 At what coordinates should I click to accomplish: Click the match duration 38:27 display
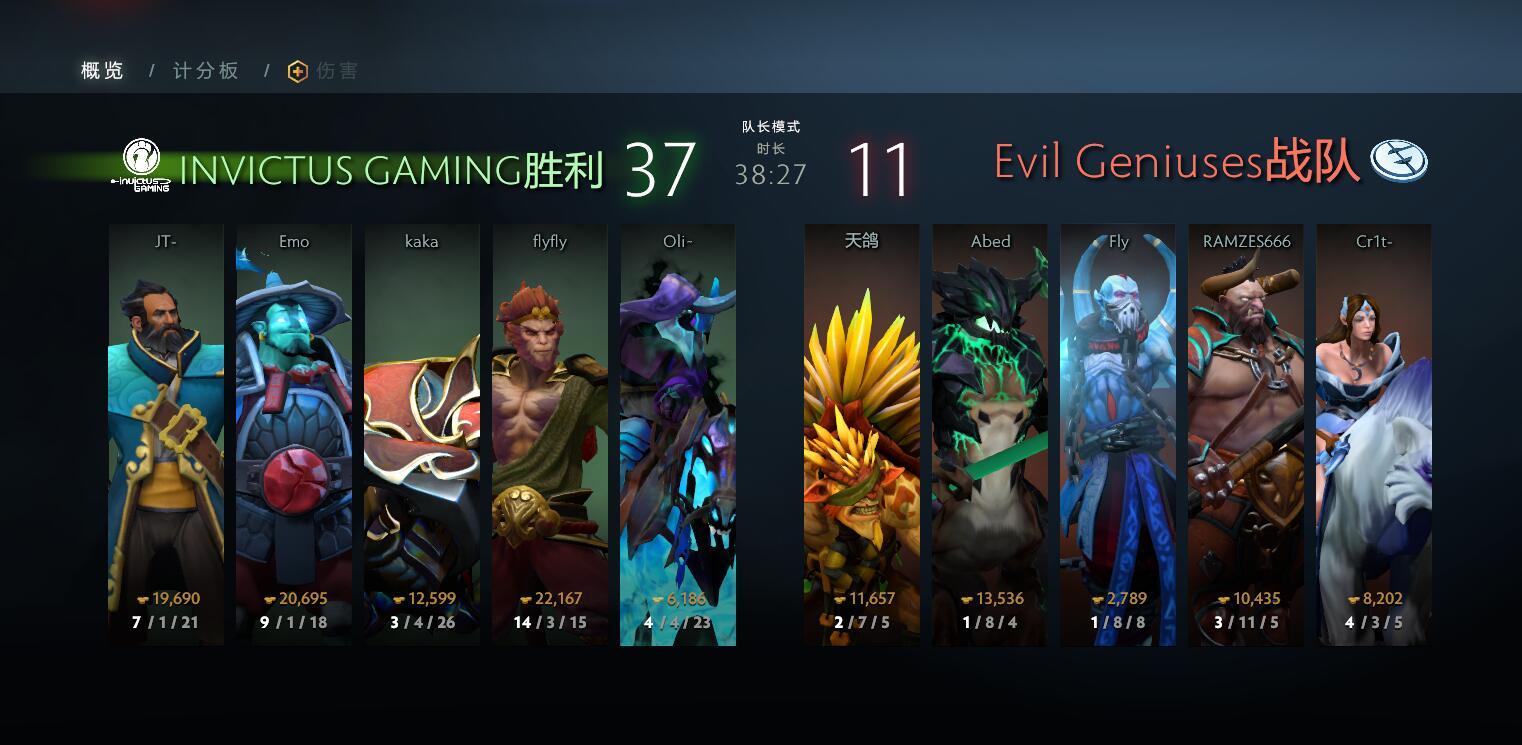pos(771,175)
